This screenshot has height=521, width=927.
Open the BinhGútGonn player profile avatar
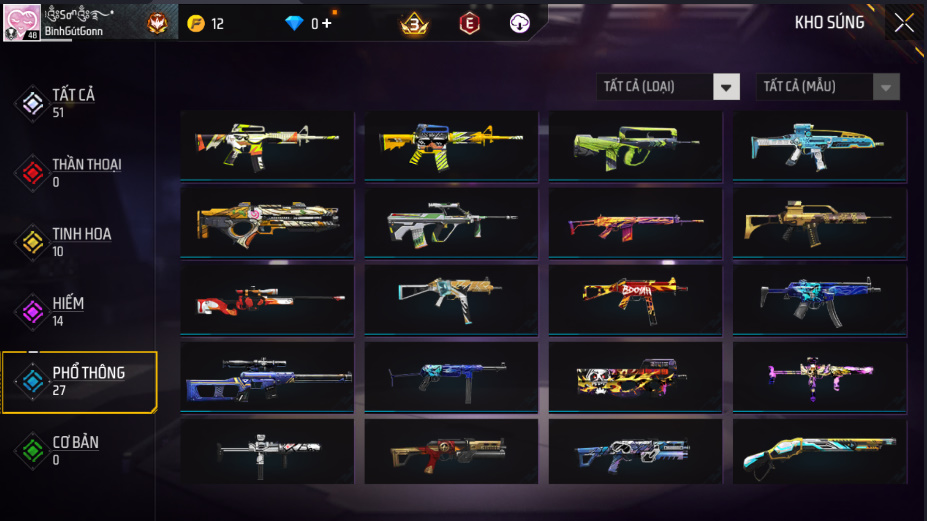click(x=22, y=21)
